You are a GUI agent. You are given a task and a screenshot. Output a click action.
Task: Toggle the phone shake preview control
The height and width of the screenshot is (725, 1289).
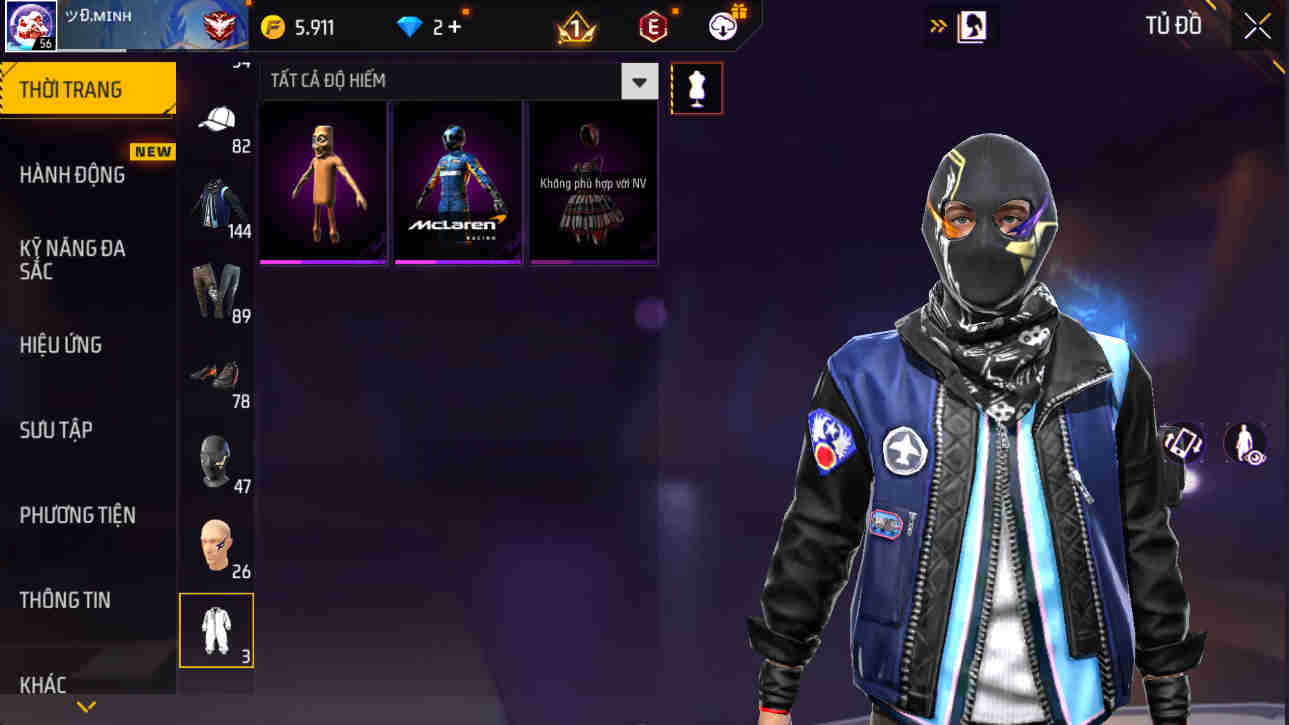pos(1181,442)
